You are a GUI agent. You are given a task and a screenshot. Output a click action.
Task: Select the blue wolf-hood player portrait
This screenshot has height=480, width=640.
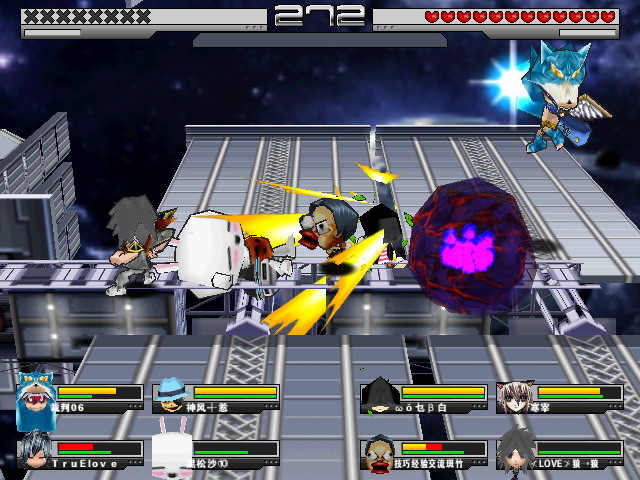coord(35,398)
